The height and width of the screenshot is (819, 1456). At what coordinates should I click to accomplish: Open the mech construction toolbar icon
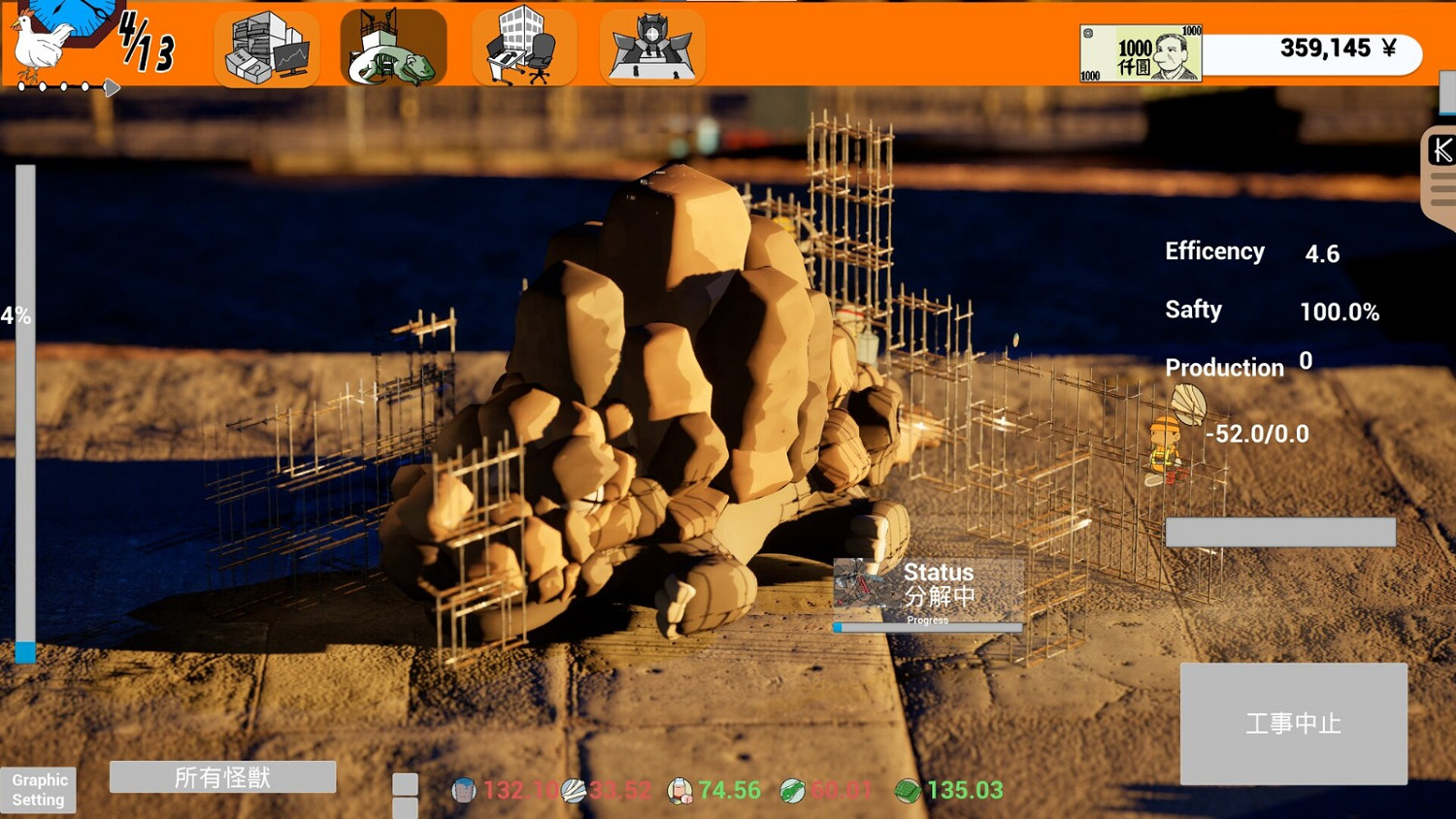[651, 47]
